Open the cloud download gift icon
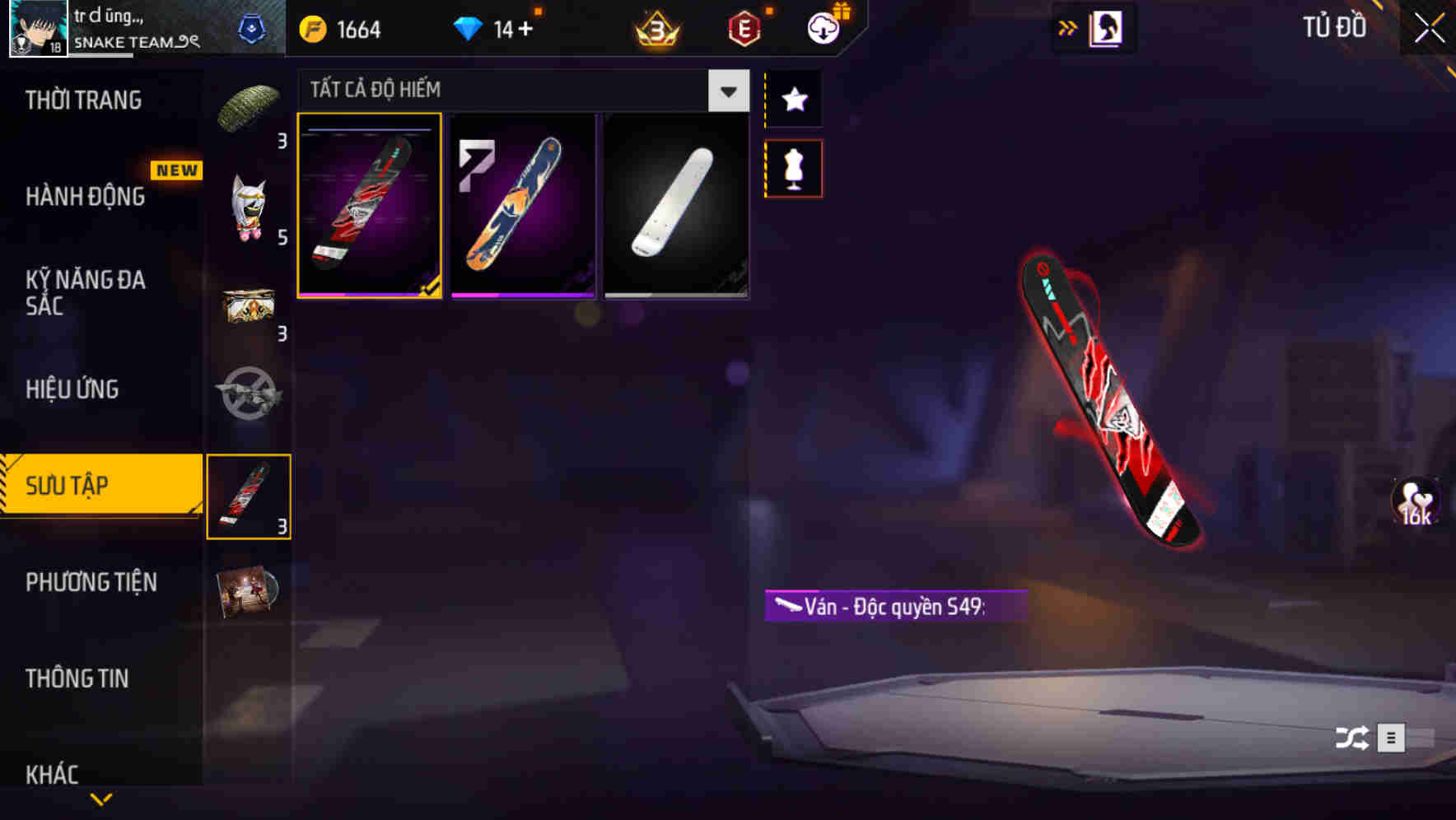Screen dimensions: 1456x820 [x=824, y=28]
